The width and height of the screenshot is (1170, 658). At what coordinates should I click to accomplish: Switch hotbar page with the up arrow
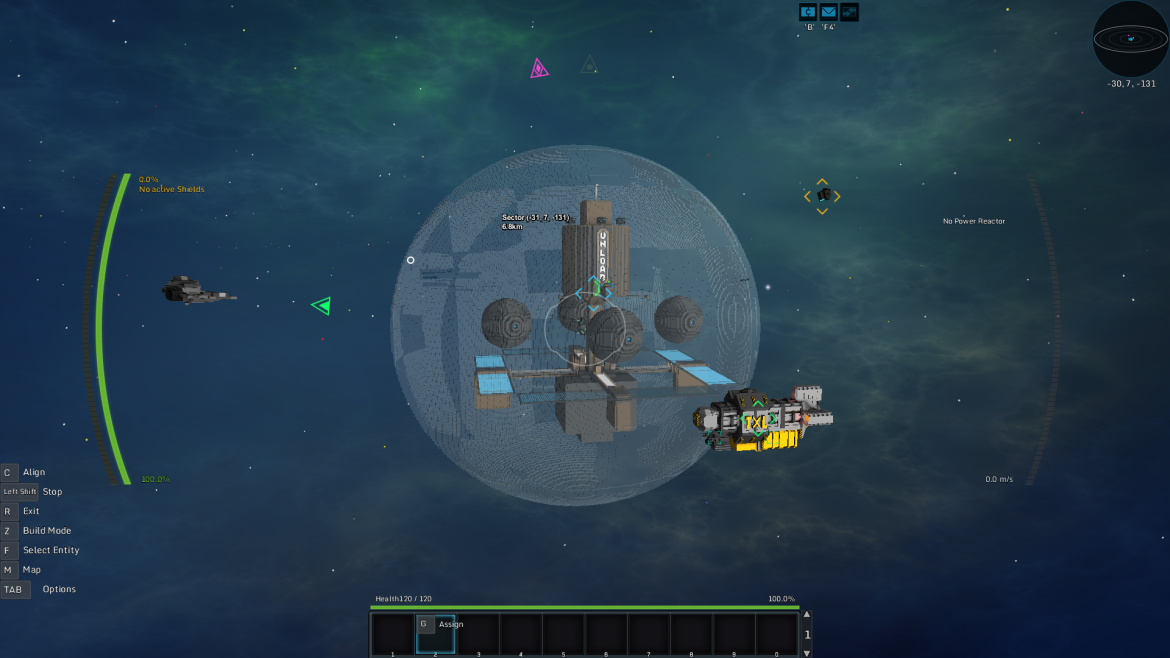point(807,616)
